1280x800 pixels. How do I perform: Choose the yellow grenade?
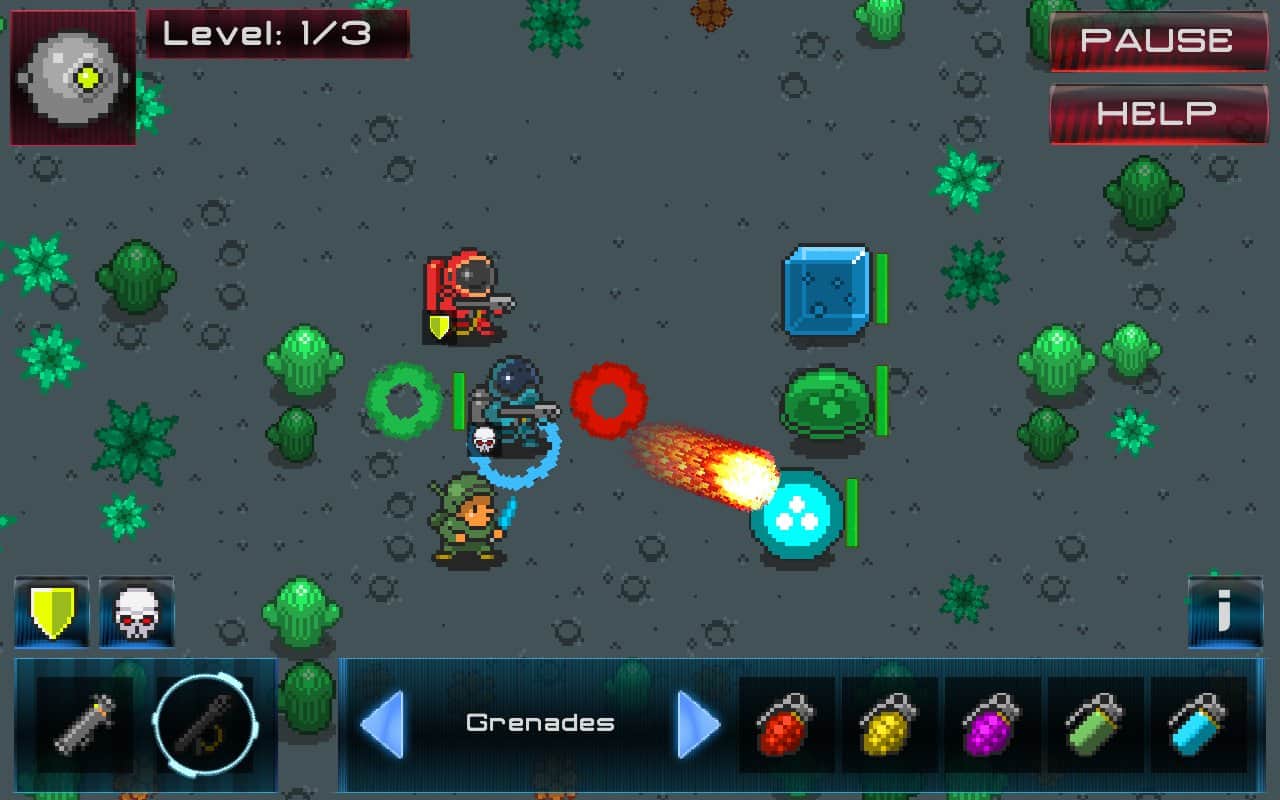click(889, 724)
